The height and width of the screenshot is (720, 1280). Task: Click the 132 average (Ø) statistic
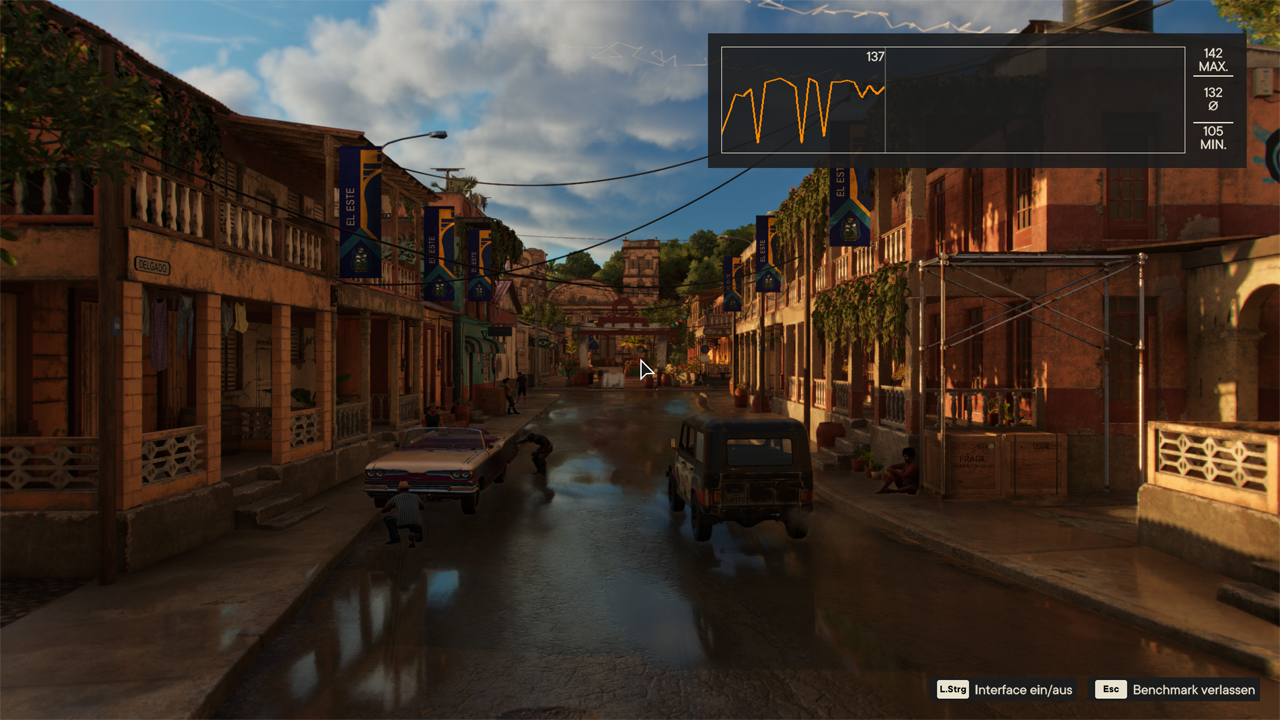1211,100
